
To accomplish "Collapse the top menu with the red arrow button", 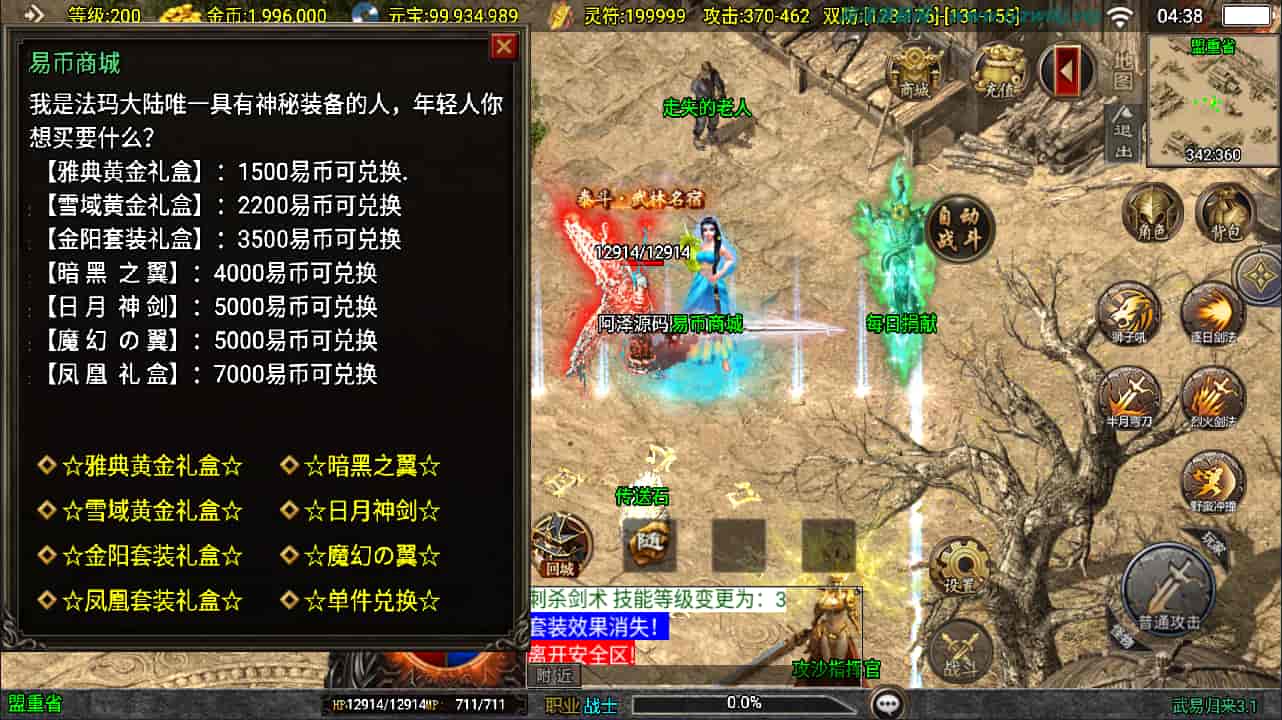I will pyautogui.click(x=1066, y=70).
